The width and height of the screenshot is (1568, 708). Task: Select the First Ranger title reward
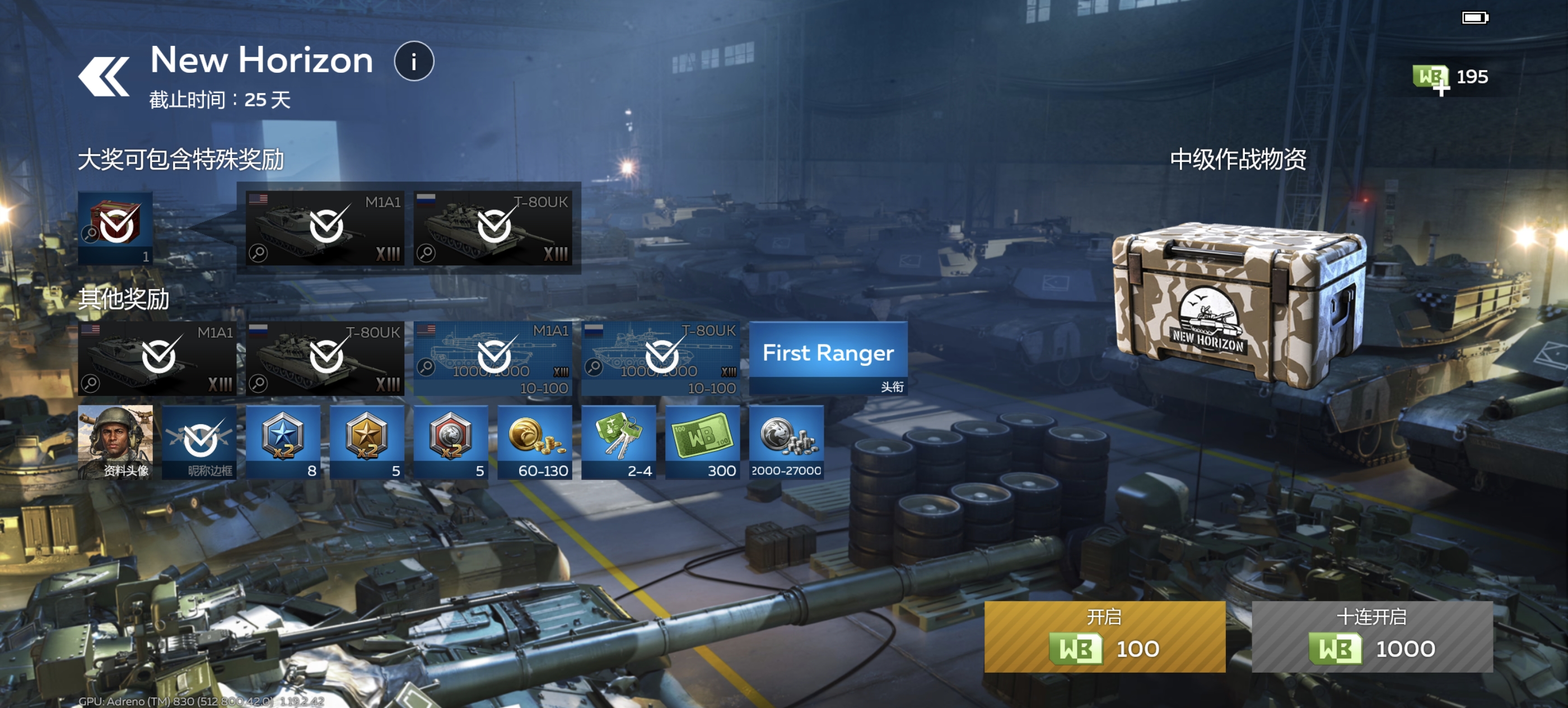(x=828, y=358)
